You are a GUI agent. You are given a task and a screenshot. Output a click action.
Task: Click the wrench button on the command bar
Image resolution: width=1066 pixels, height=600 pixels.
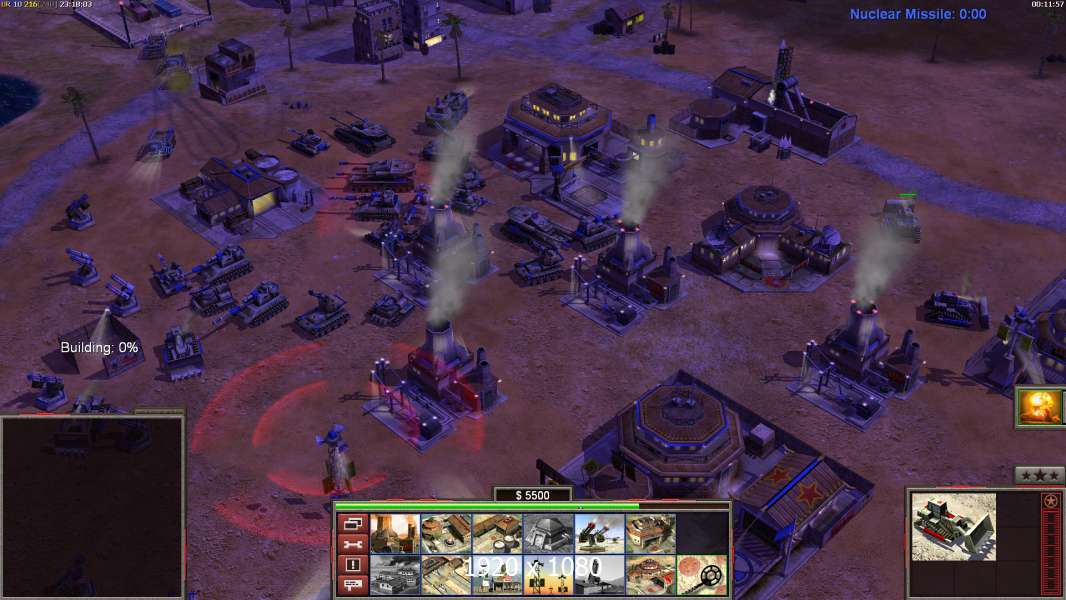(351, 544)
